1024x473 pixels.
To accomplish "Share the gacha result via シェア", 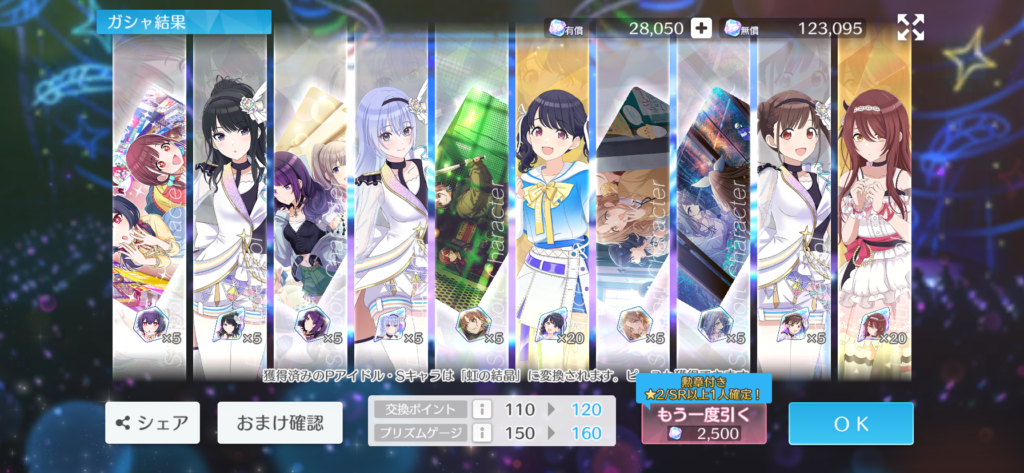I will click(x=153, y=422).
